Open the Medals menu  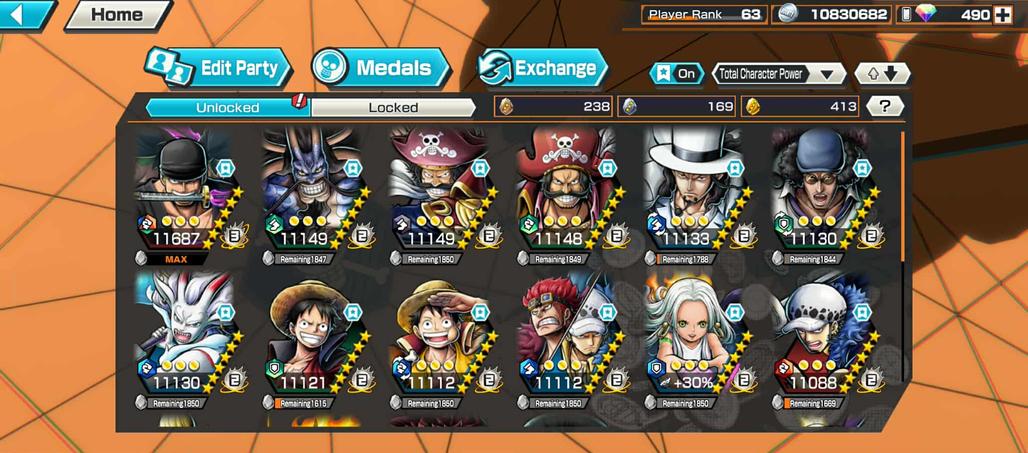click(x=380, y=68)
